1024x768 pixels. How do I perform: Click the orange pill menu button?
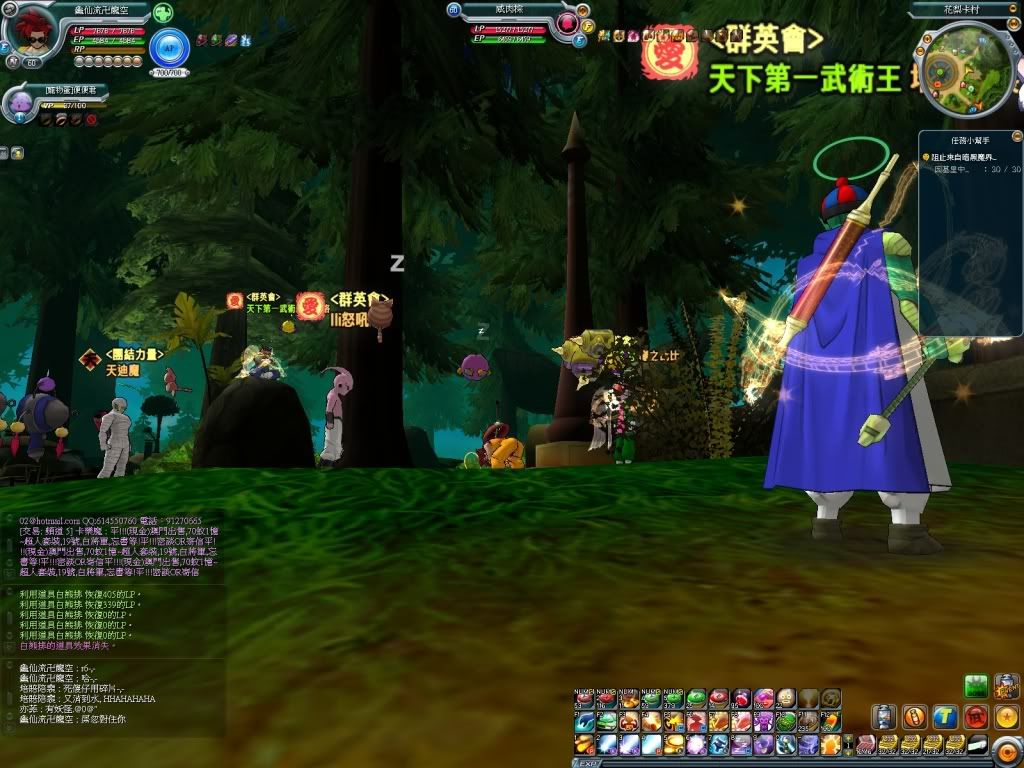pos(914,716)
